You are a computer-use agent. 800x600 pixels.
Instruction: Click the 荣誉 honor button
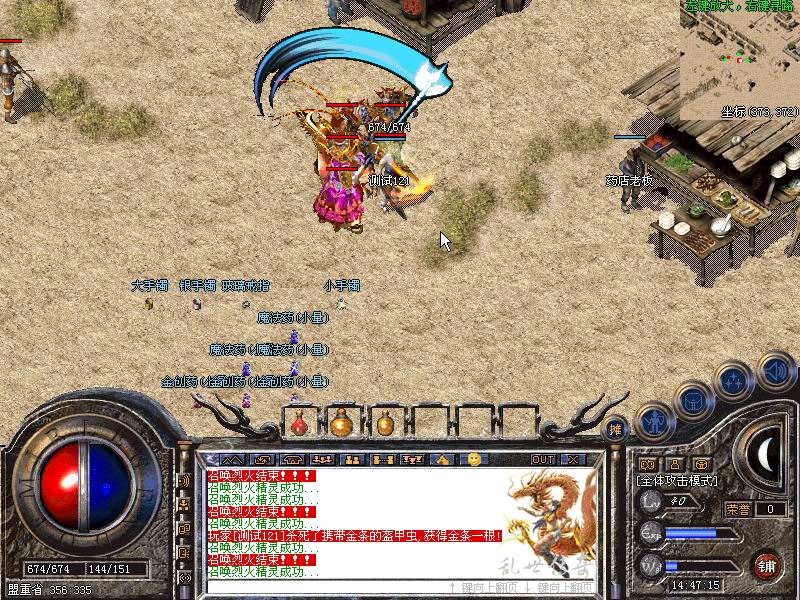738,509
